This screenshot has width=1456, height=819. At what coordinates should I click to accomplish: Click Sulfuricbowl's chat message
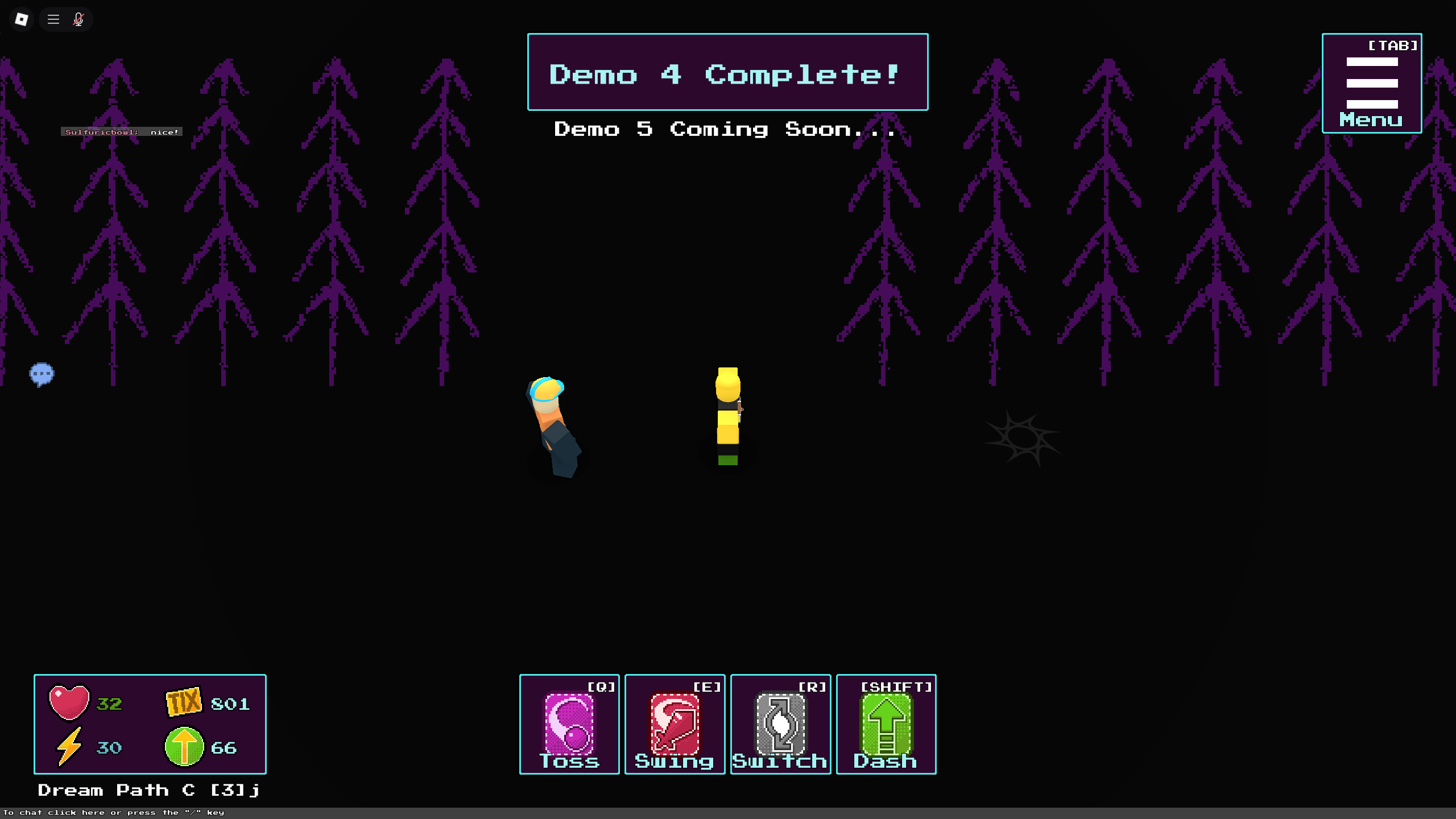point(121,131)
